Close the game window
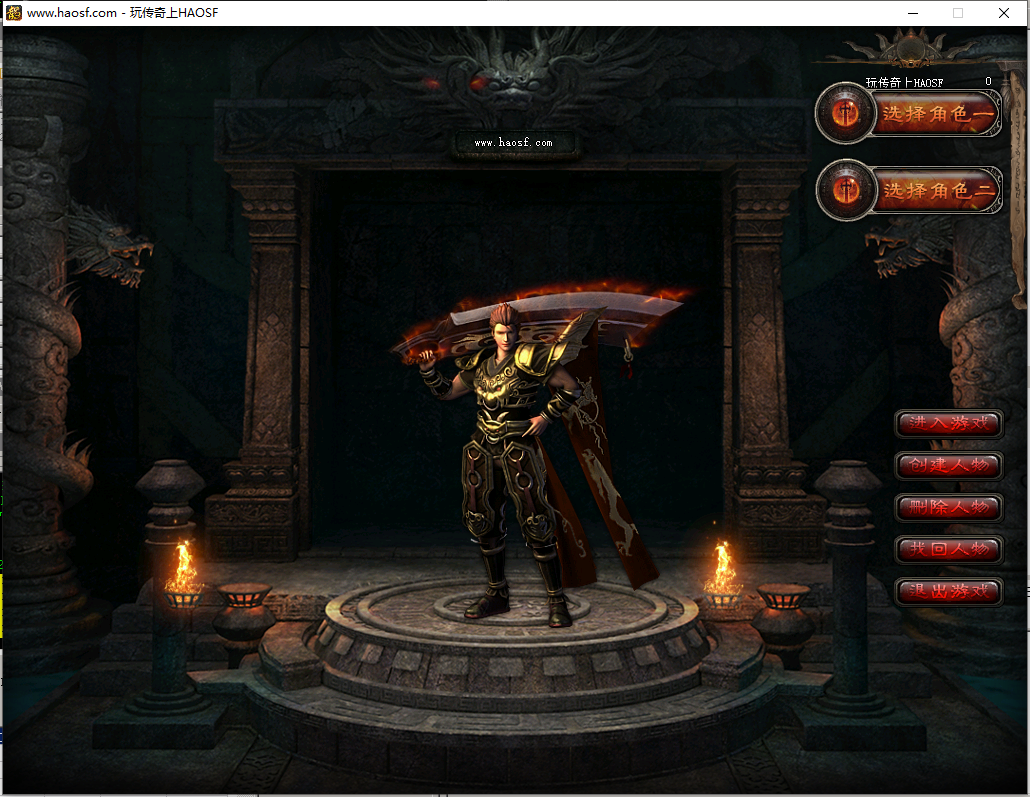 point(1004,13)
